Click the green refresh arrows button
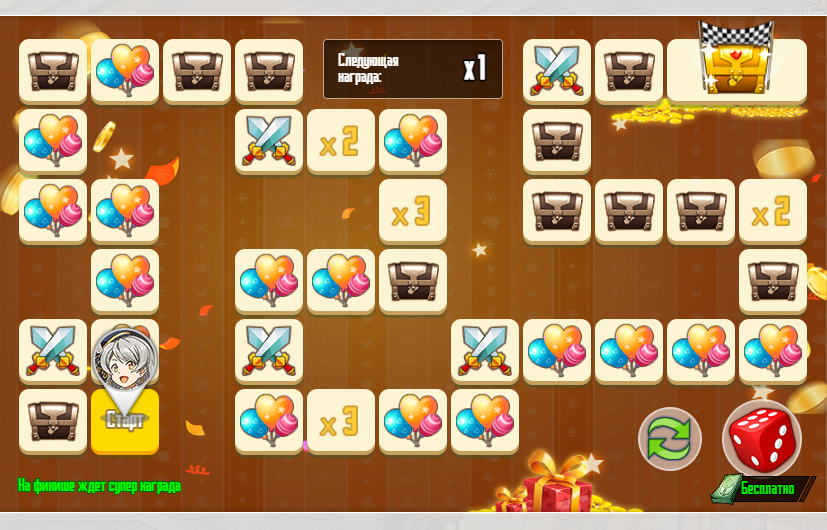Viewport: 827px width, 530px height. (x=670, y=439)
